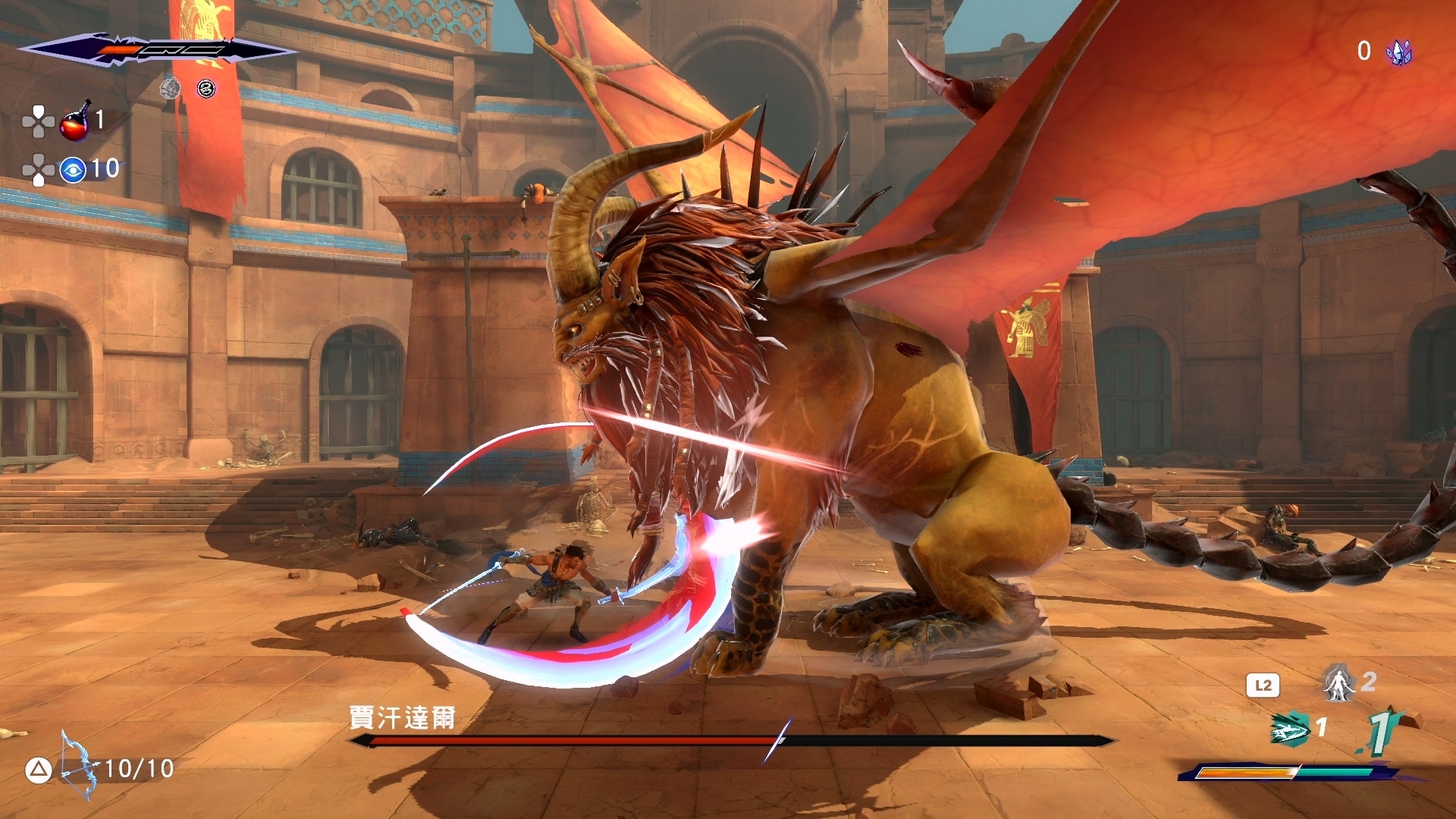This screenshot has width=1456, height=819.
Task: Activate the teal arrow Athra surge
Action: pos(1290,729)
